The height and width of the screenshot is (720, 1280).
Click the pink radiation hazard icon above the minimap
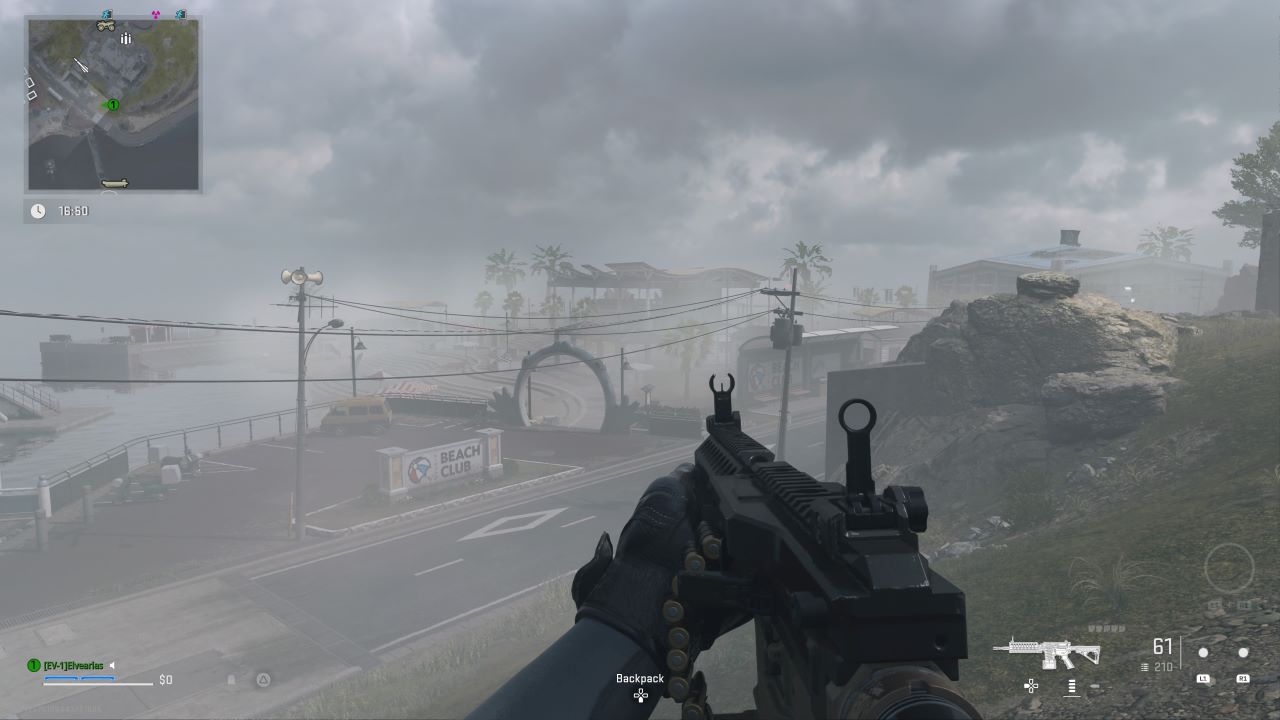(x=154, y=15)
